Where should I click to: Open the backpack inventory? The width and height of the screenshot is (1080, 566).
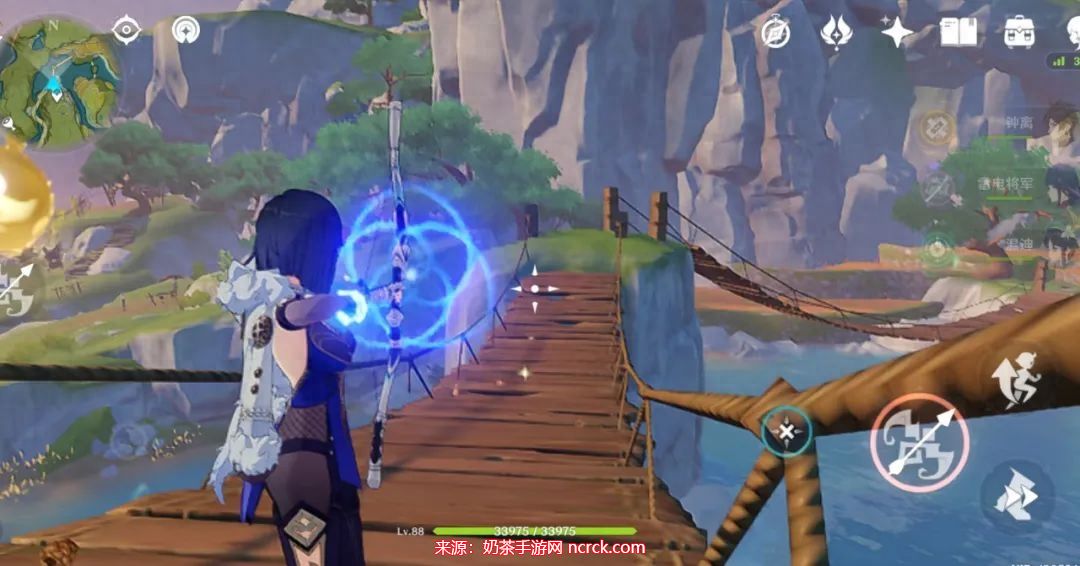click(1019, 32)
